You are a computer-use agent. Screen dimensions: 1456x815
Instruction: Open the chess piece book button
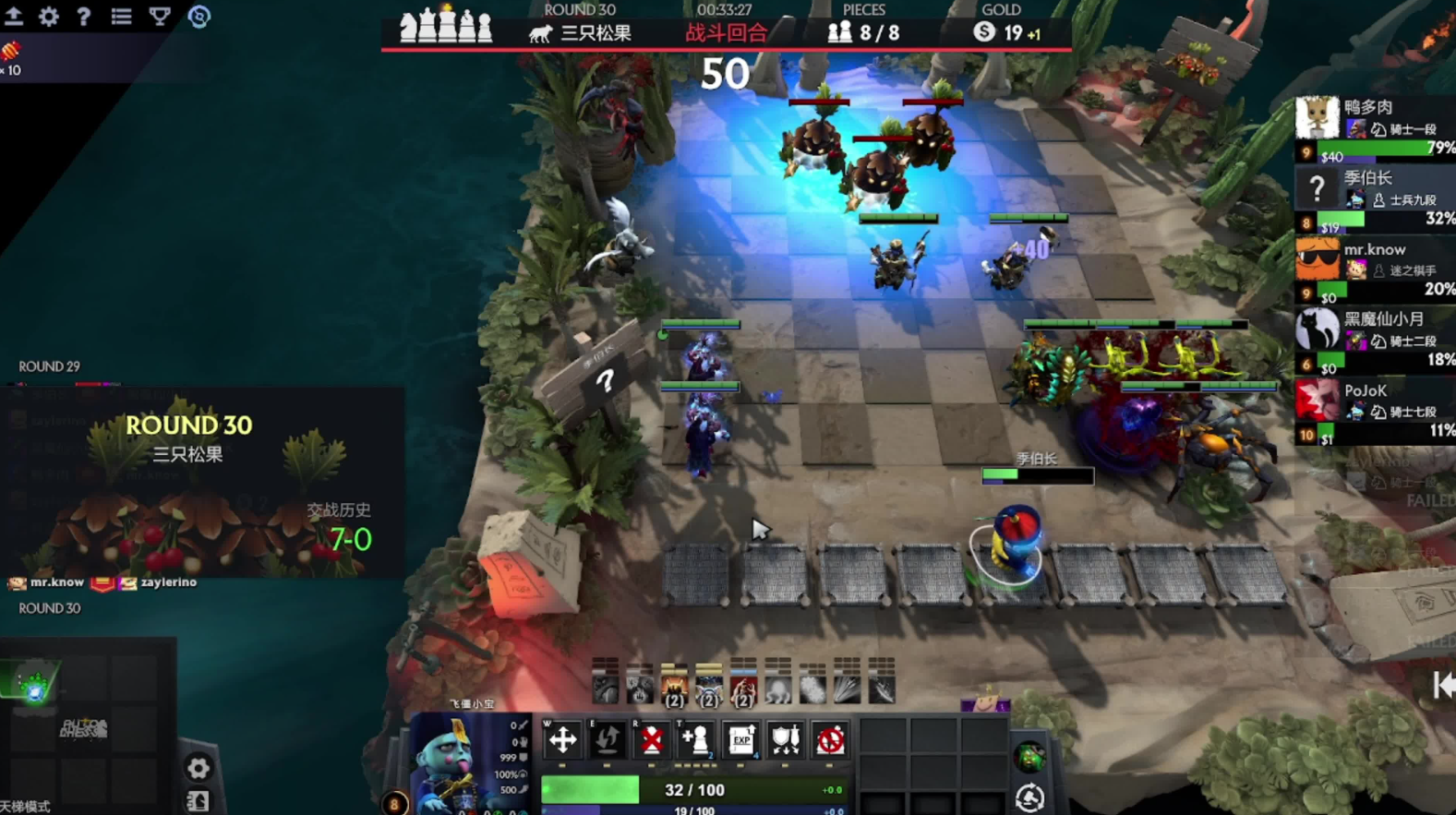tap(198, 801)
